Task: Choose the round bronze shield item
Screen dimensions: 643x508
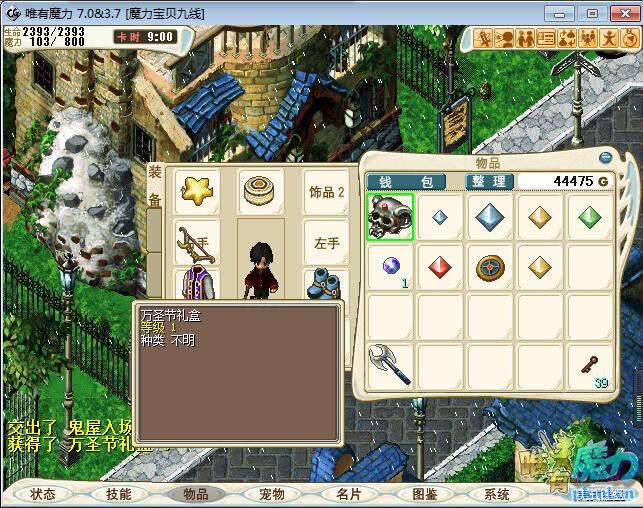Action: (490, 267)
